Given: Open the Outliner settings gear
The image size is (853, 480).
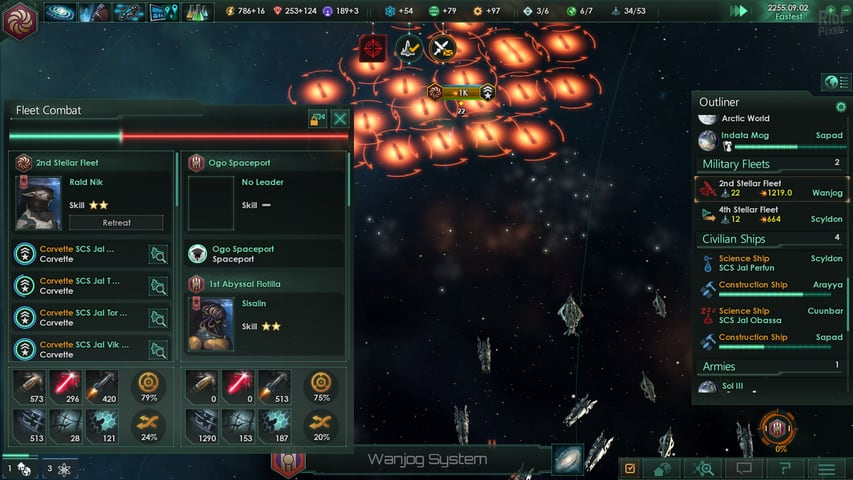Looking at the screenshot, I should pos(840,106).
